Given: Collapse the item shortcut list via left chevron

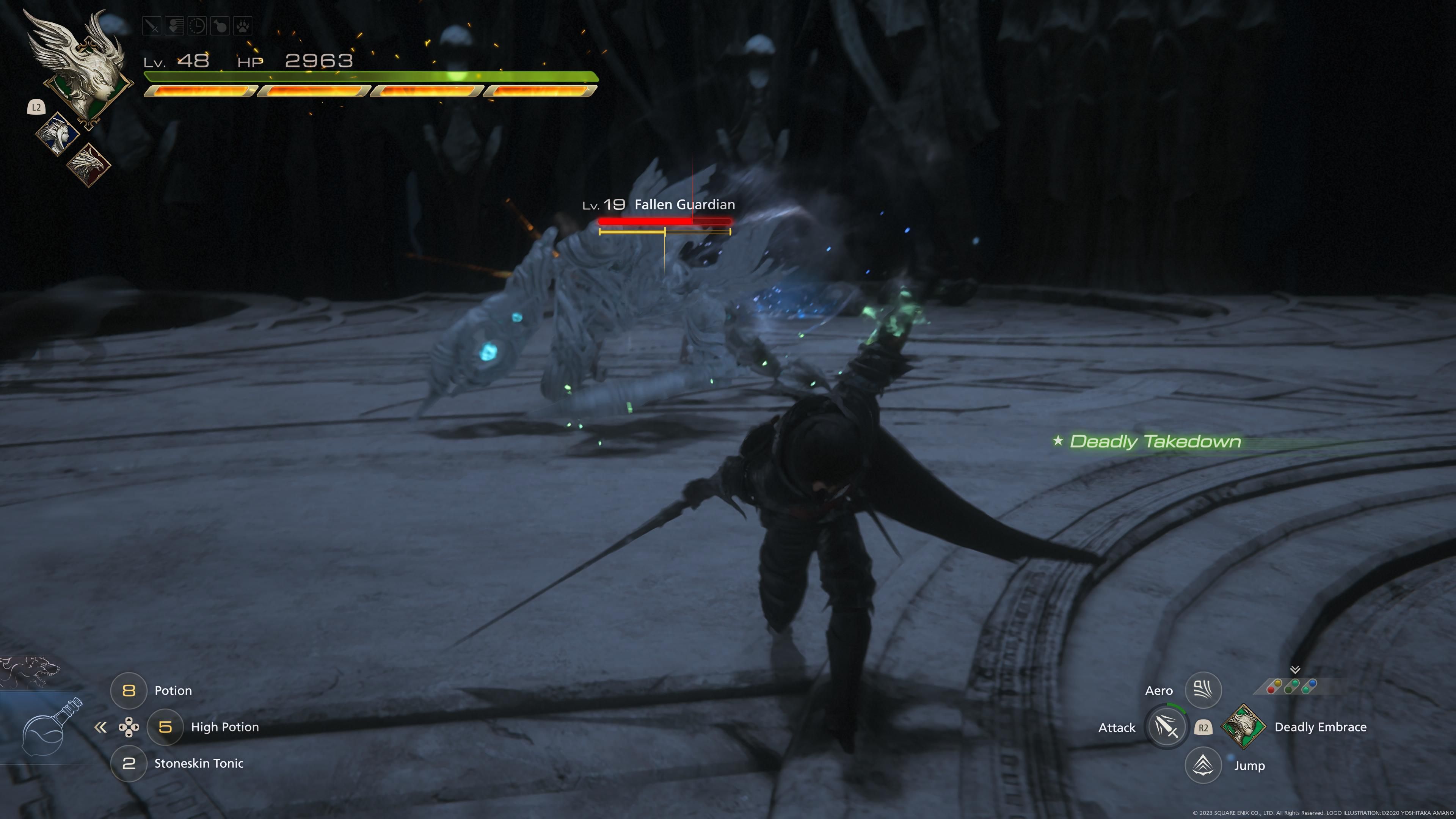Looking at the screenshot, I should 102,728.
